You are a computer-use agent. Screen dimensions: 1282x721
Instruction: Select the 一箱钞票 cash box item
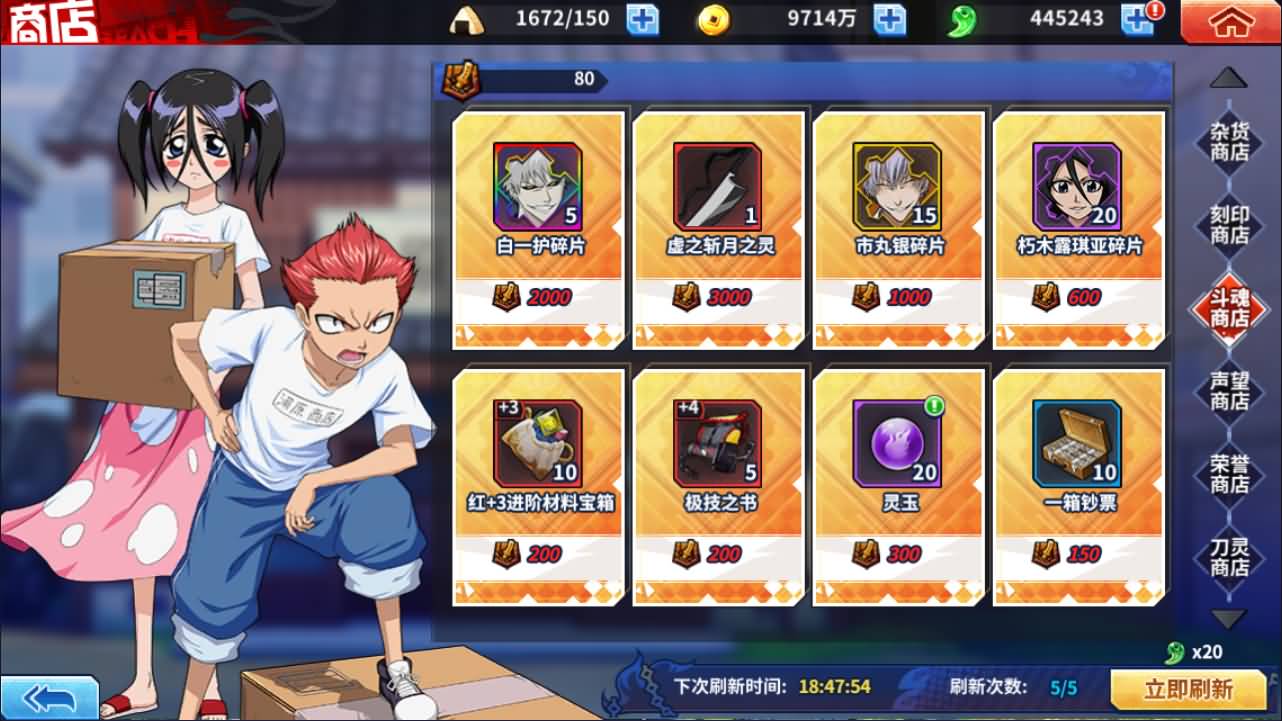coord(1079,487)
